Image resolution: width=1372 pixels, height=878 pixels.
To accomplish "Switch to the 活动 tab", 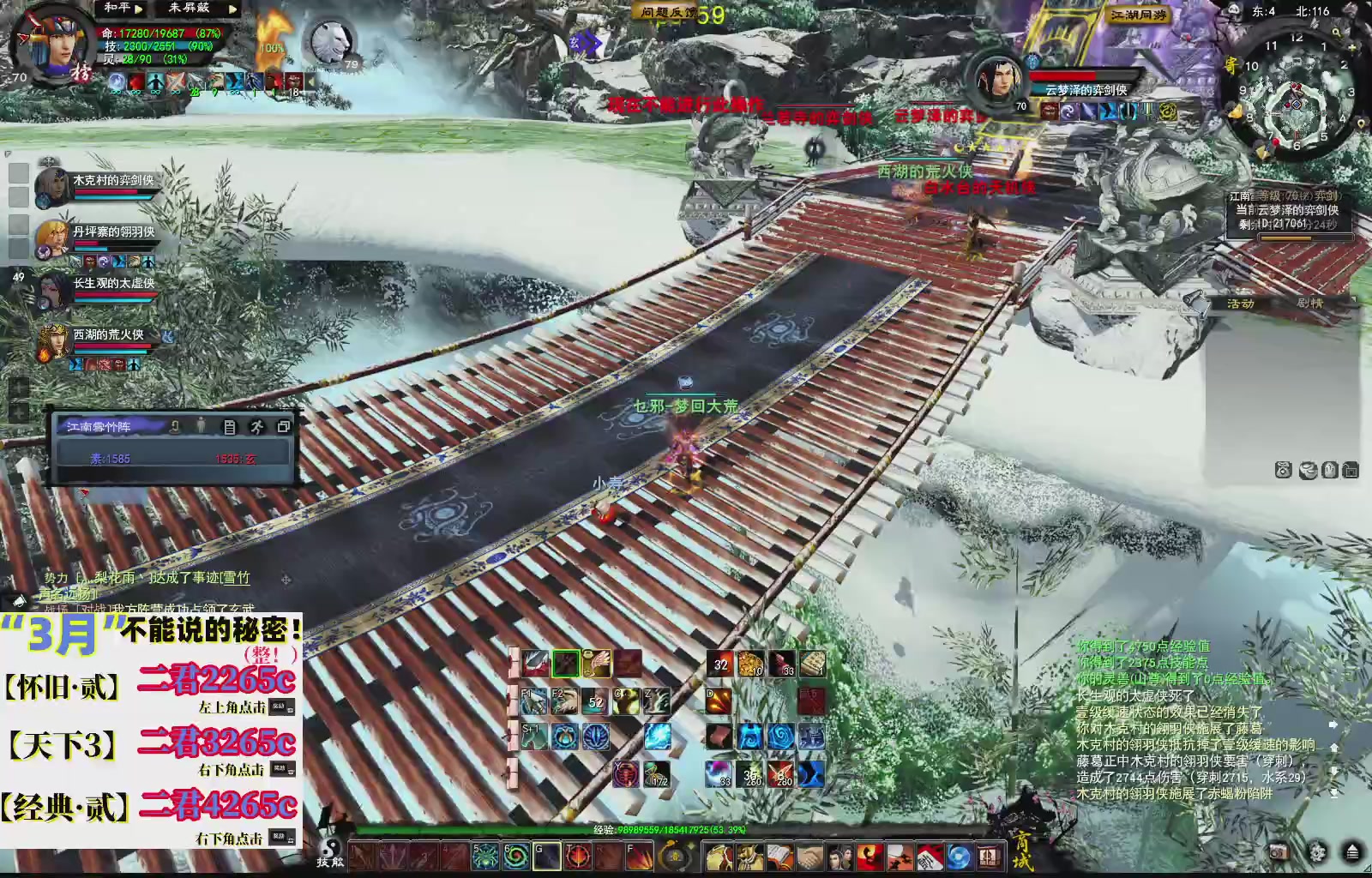I will [x=1241, y=304].
